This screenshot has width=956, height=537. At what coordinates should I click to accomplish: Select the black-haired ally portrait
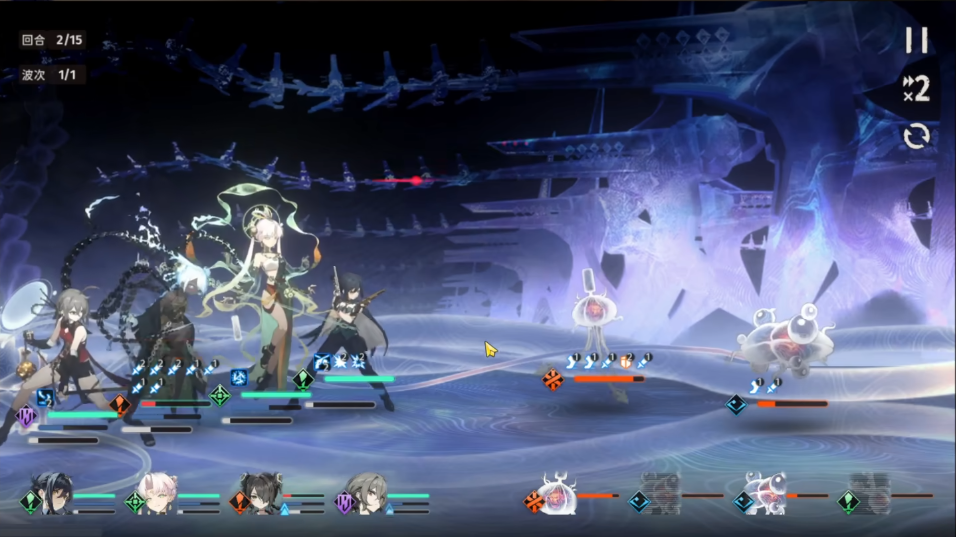tap(56, 496)
